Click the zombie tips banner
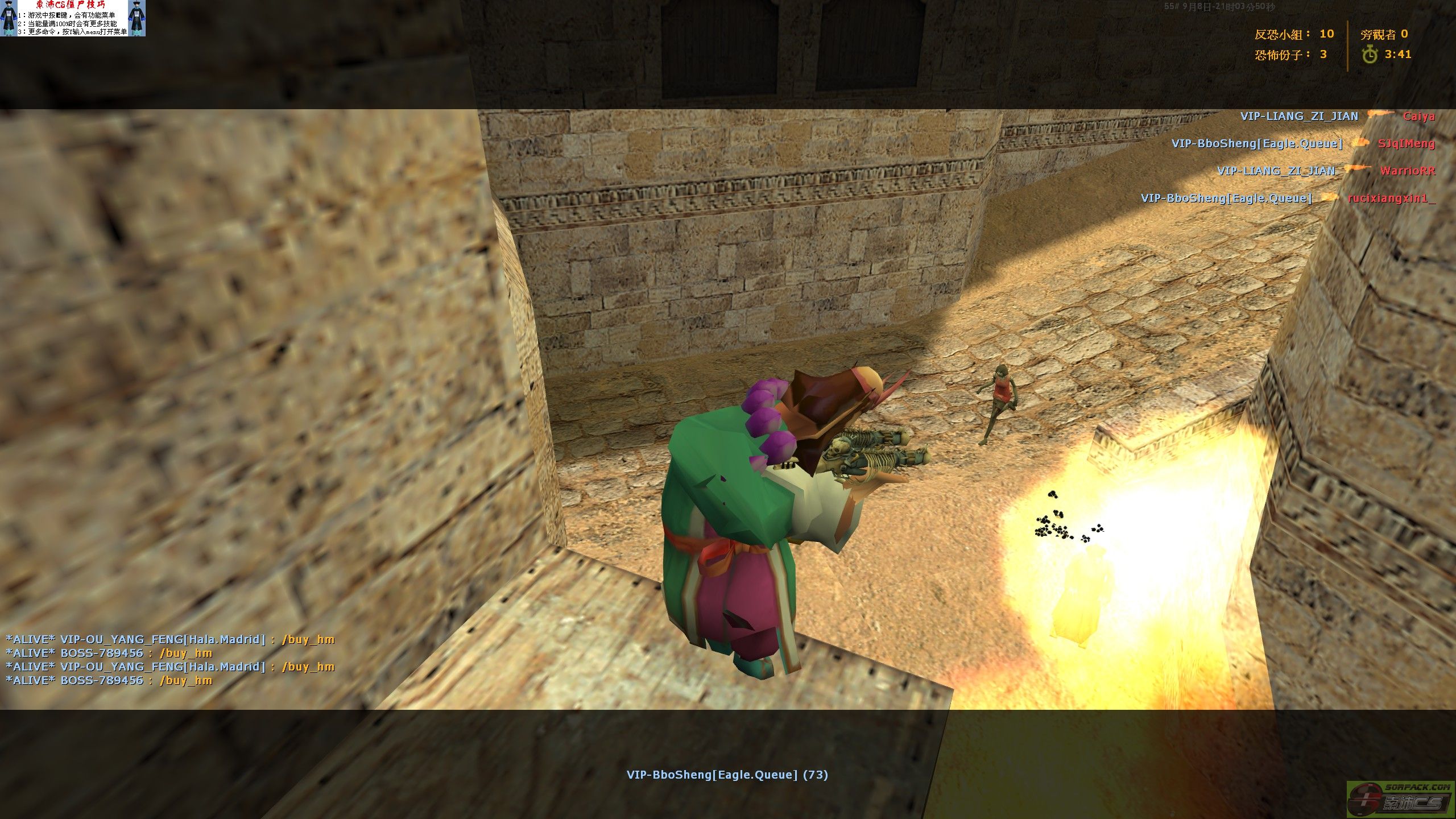Image resolution: width=1456 pixels, height=819 pixels. point(72,18)
